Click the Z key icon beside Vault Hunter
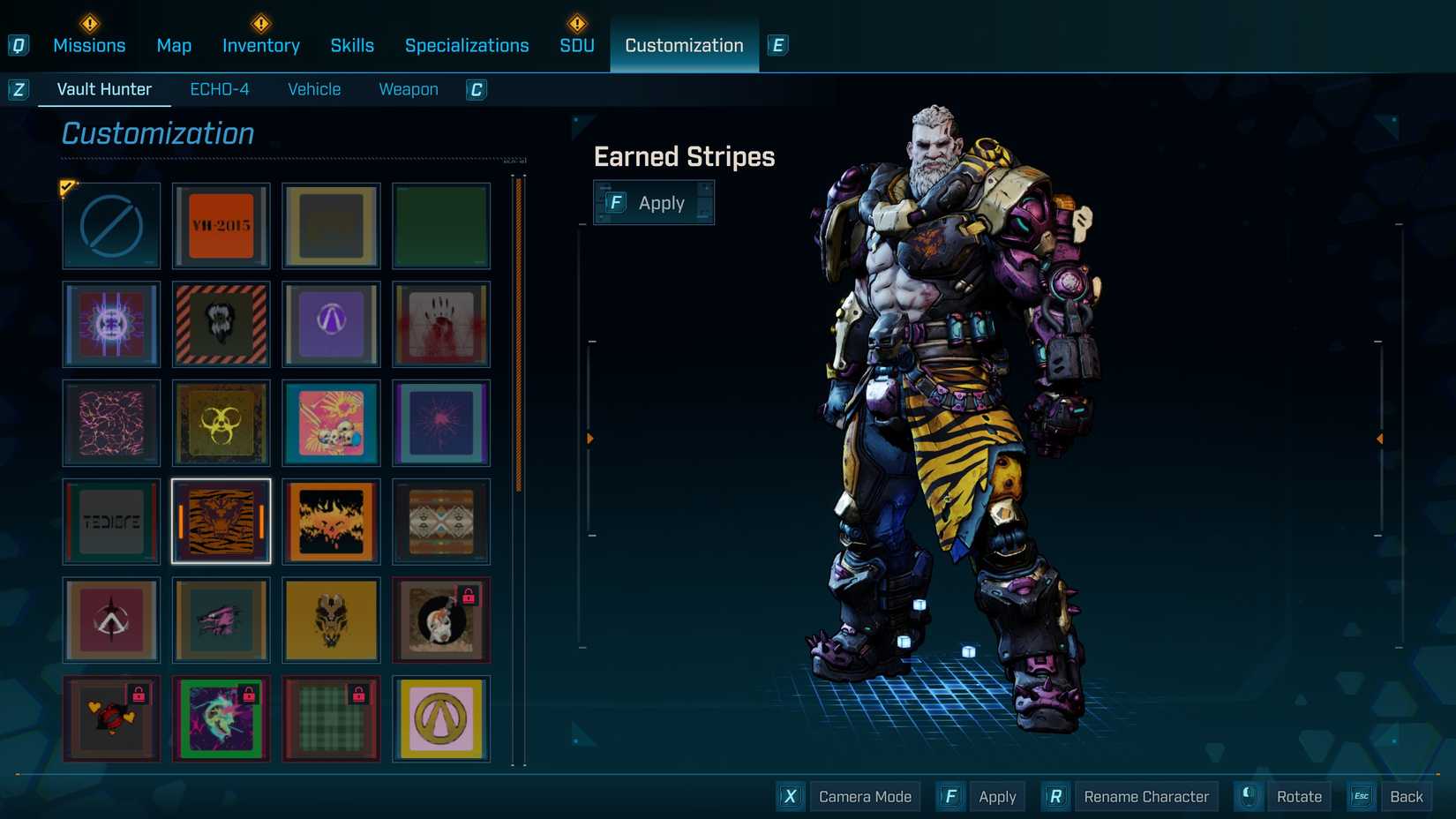Image resolution: width=1456 pixels, height=819 pixels. (x=18, y=88)
